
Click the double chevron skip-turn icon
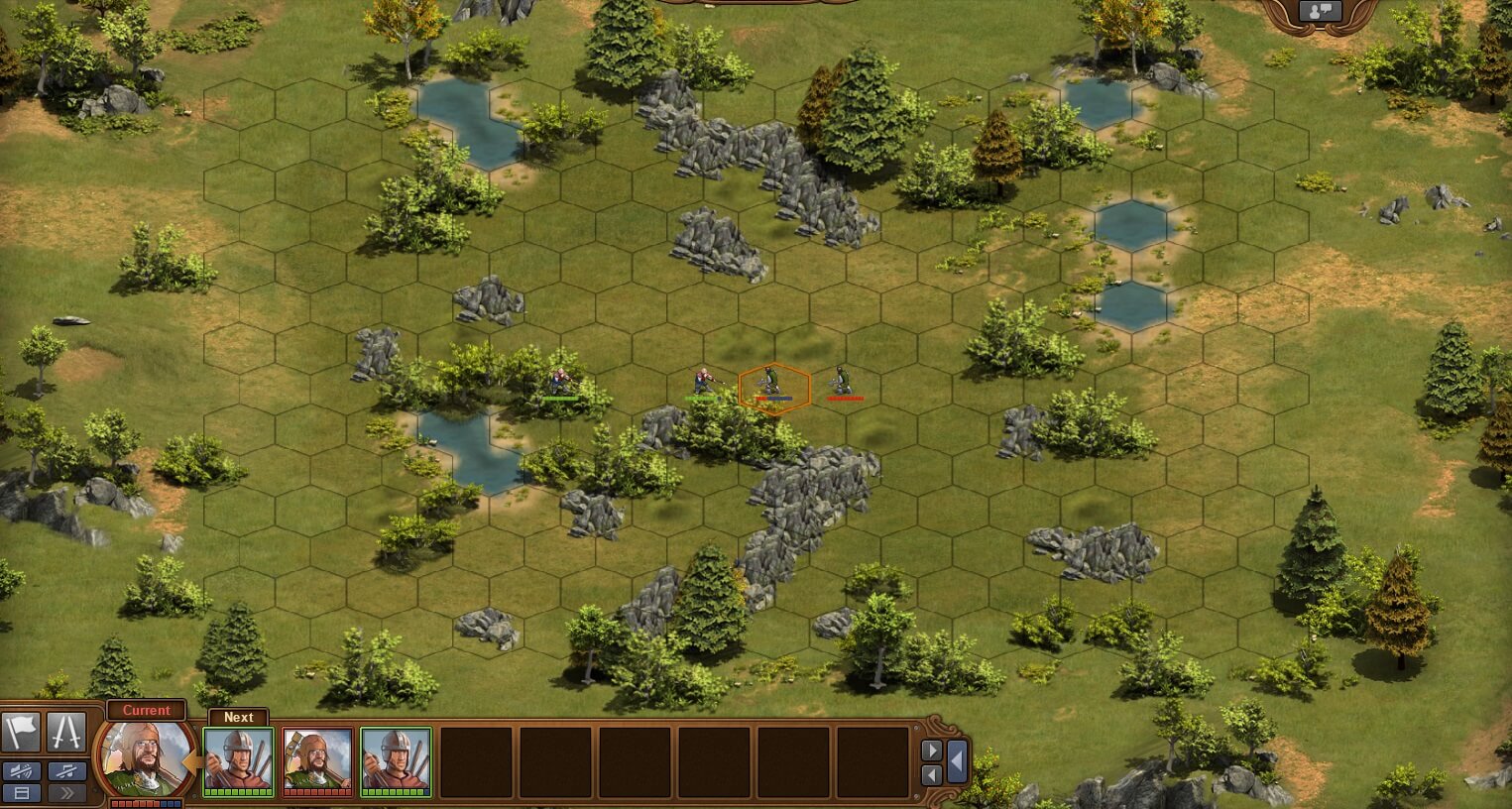(x=67, y=793)
